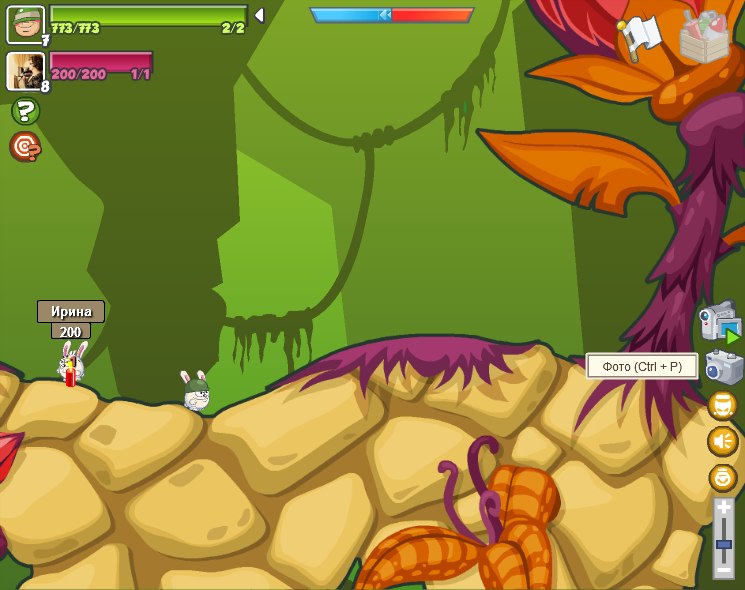Click the round orange button above the zoom slider
This screenshot has height=590, width=745.
pyautogui.click(x=722, y=477)
